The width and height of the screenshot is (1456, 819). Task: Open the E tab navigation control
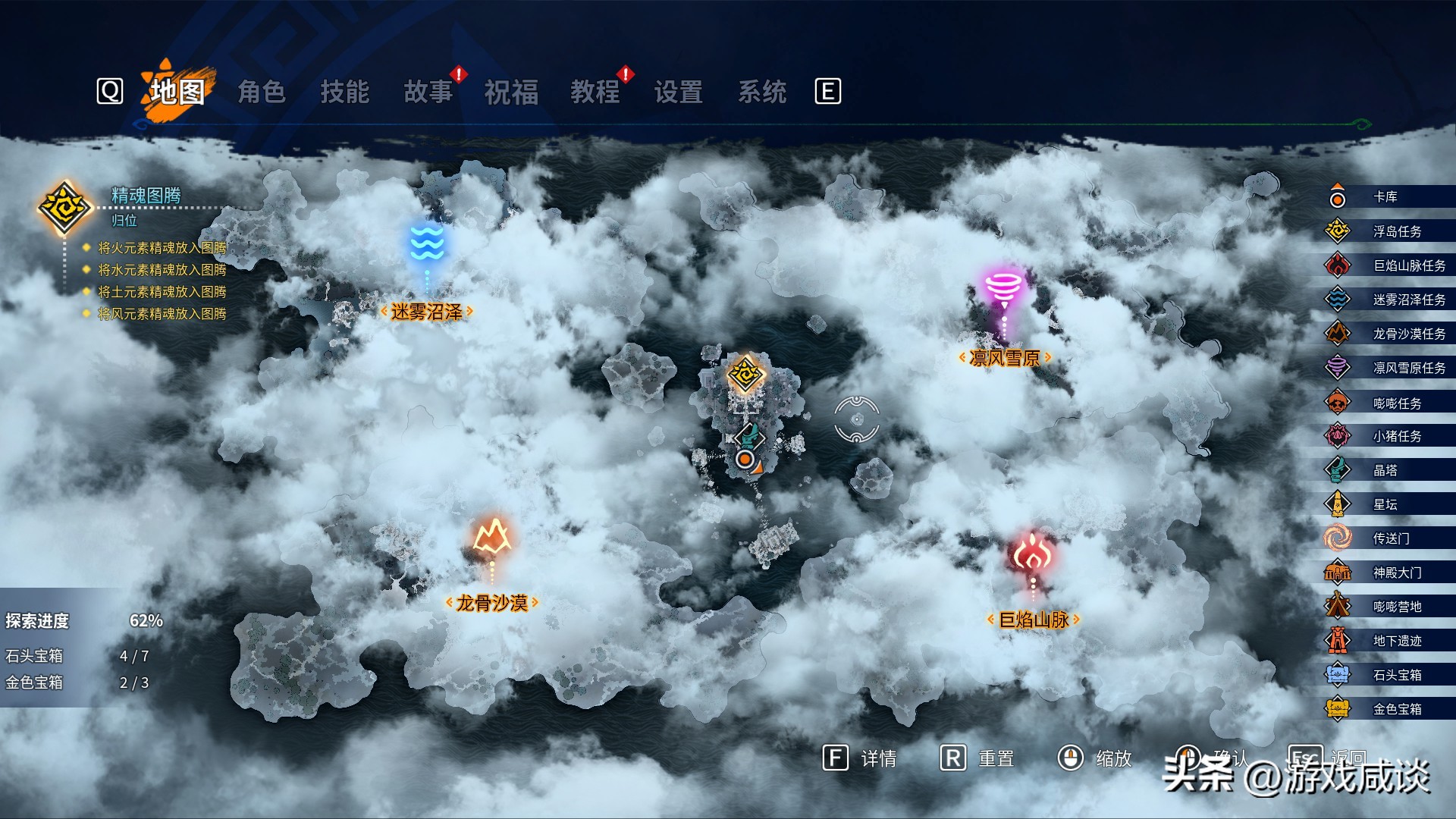click(x=830, y=89)
